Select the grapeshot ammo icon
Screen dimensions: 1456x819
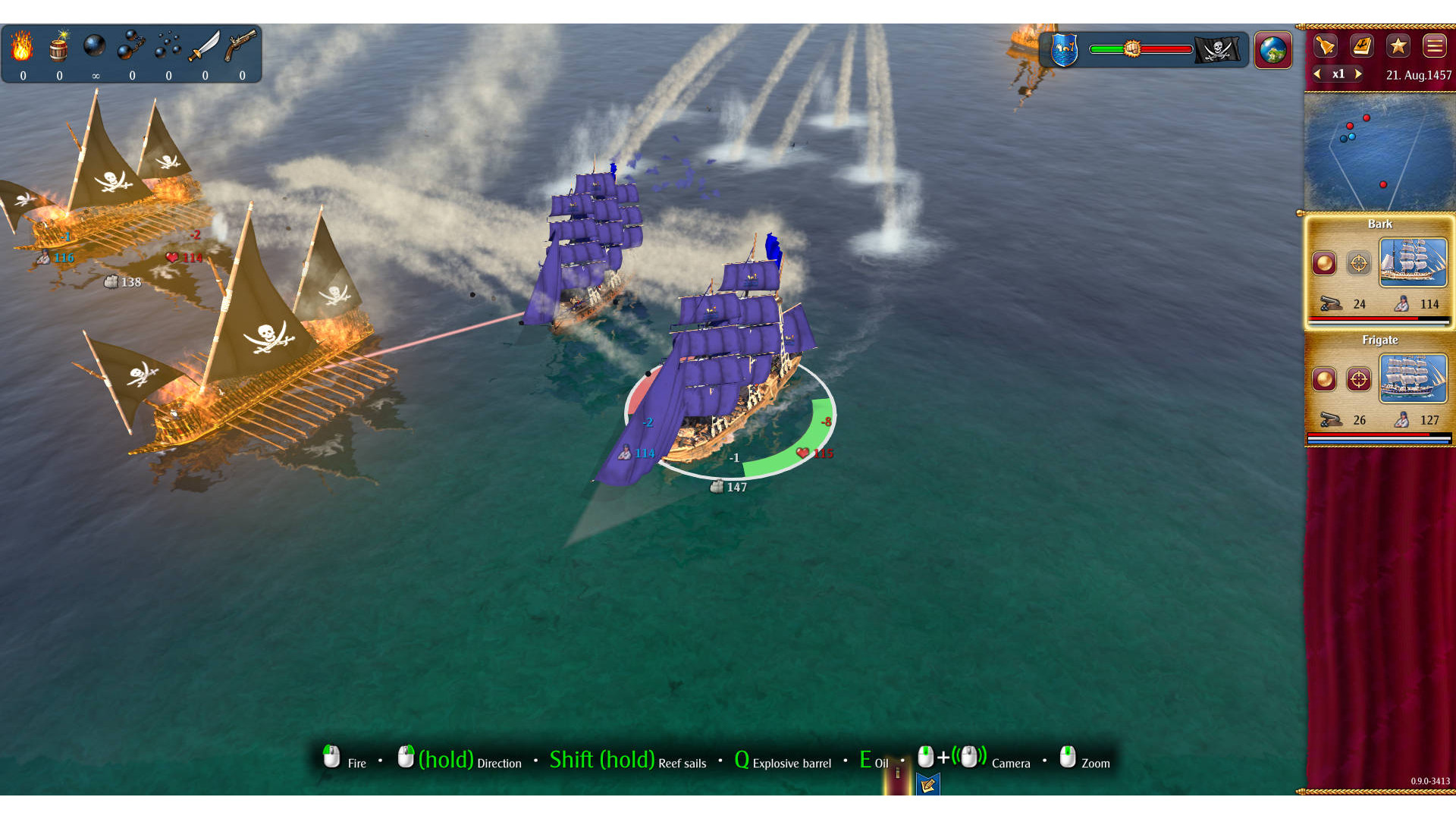168,47
